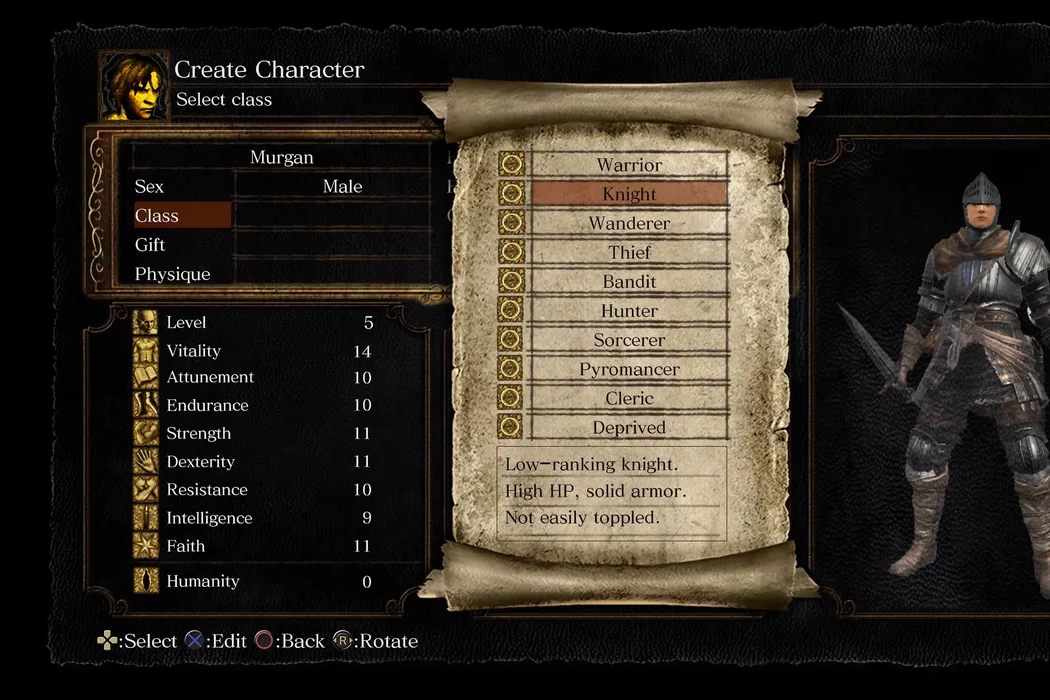Select the Thief class entry
This screenshot has height=700, width=1050.
point(629,253)
